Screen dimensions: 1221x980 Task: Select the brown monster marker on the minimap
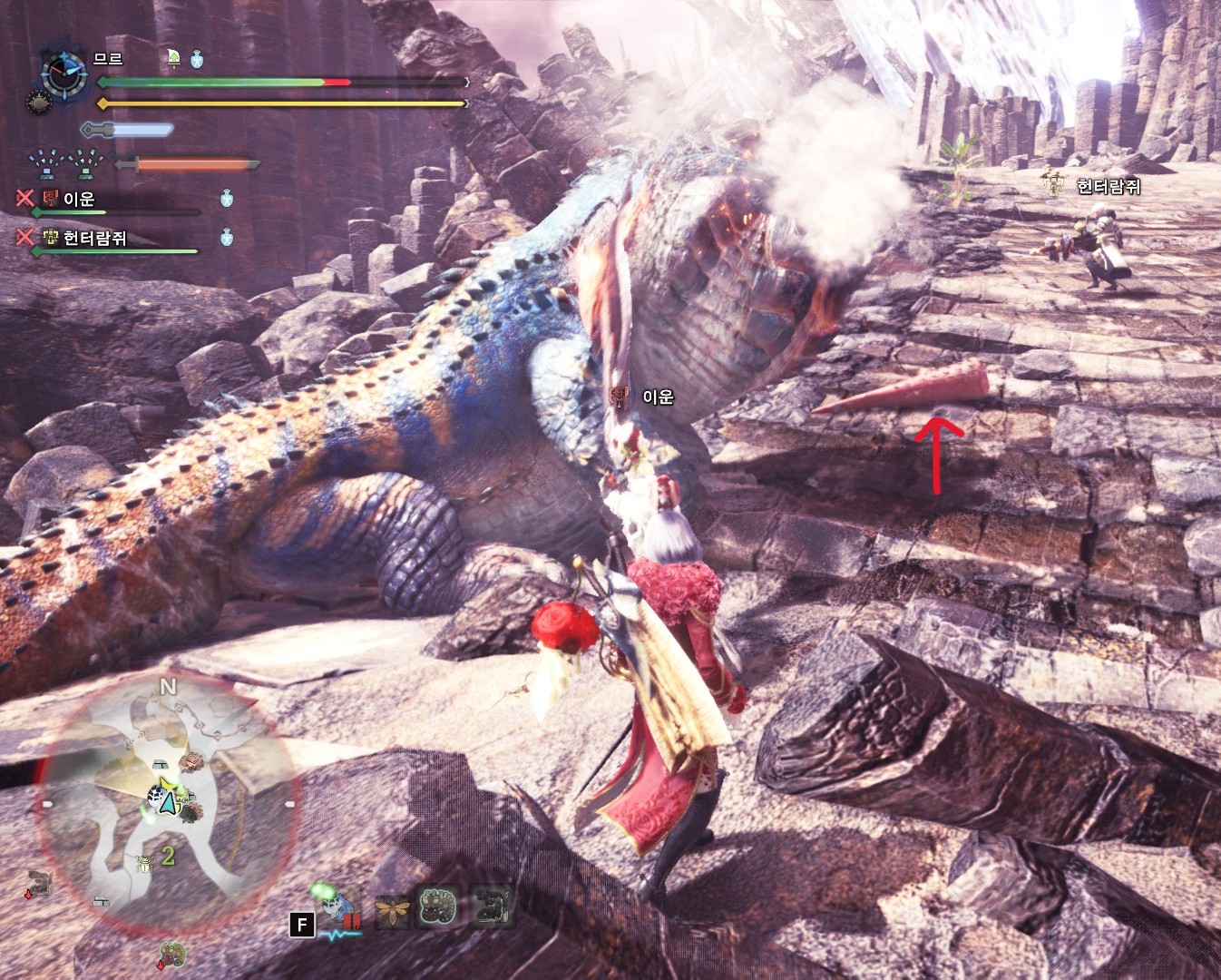pos(190,763)
